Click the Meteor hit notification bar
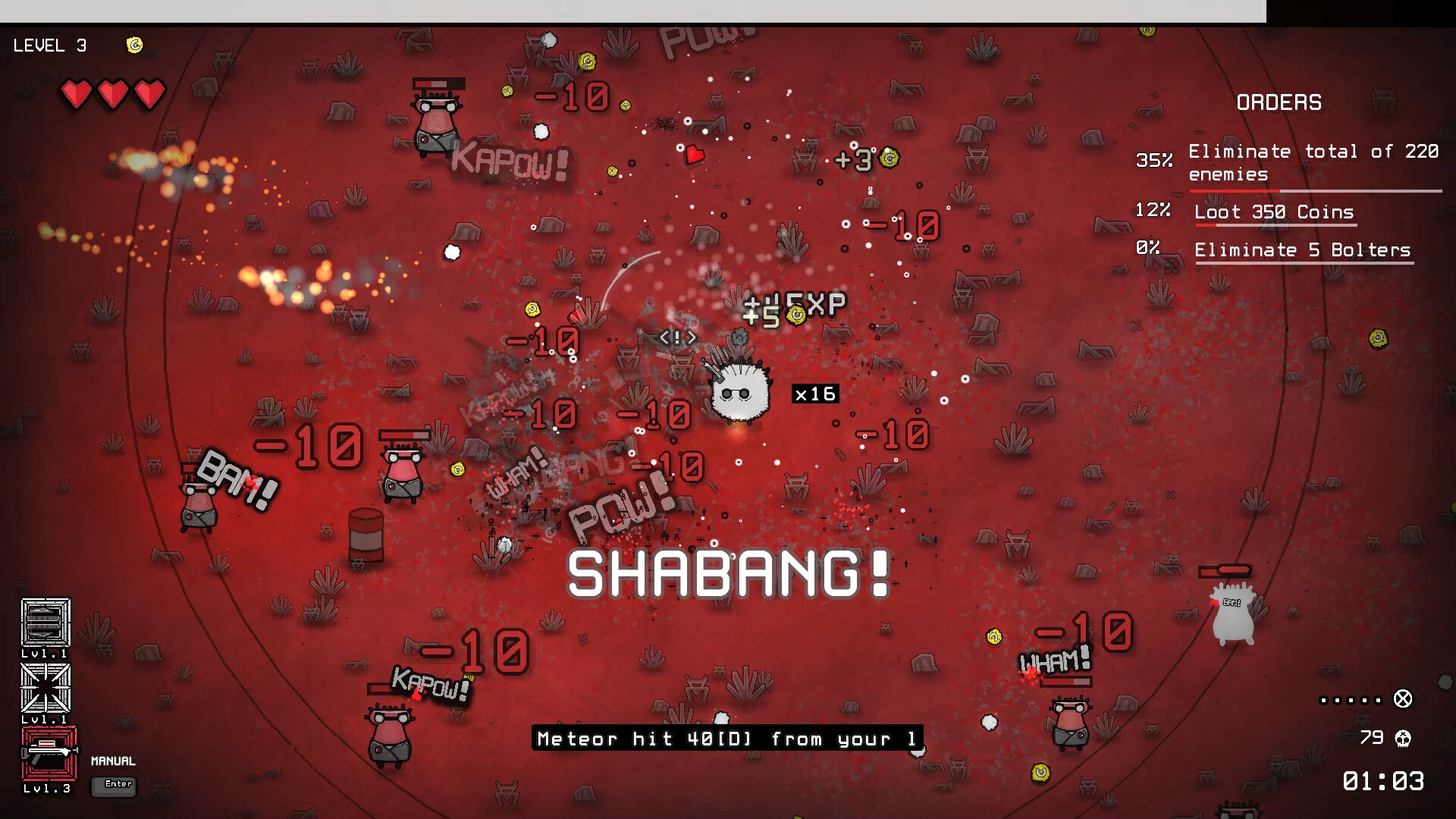 coord(726,739)
